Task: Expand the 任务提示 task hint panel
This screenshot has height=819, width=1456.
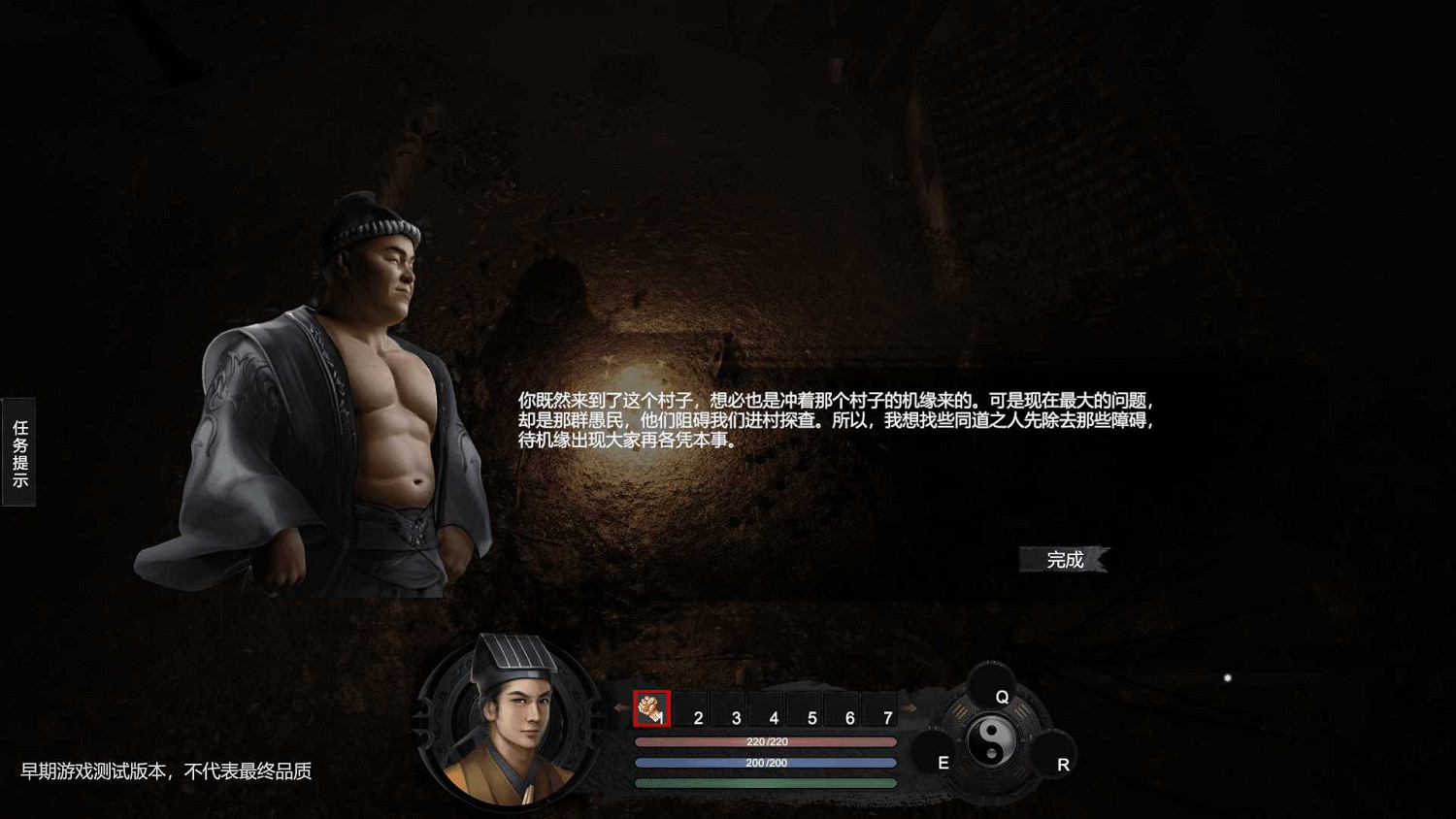Action: coord(18,452)
